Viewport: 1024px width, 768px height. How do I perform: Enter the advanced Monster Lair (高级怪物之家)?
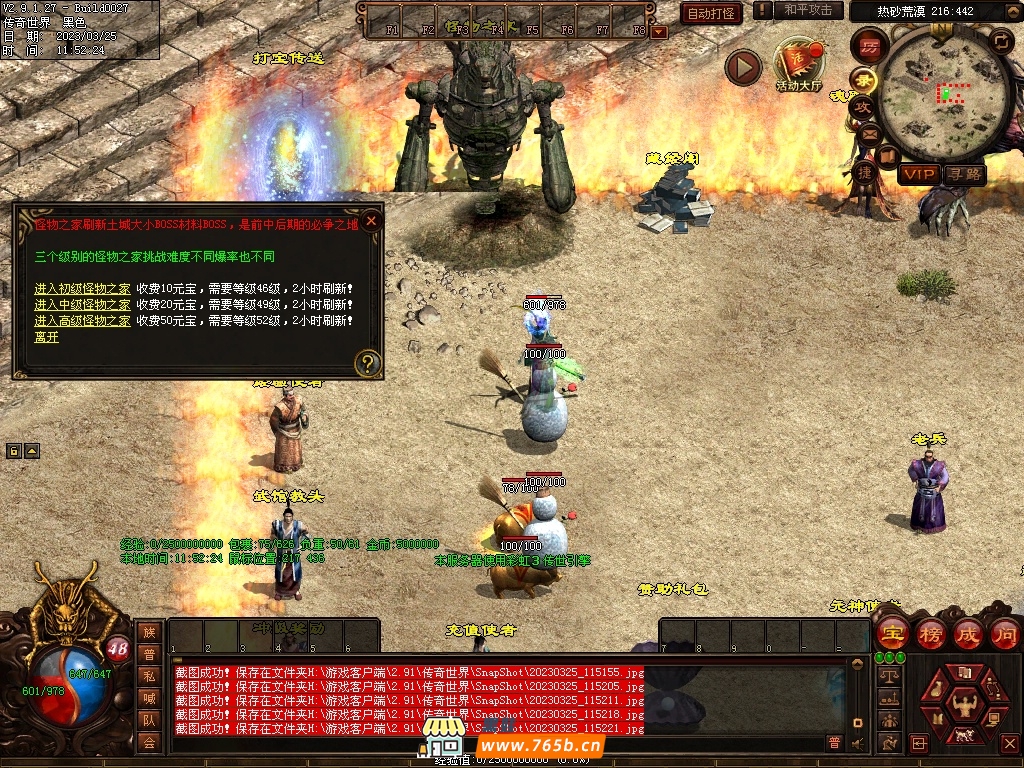(x=82, y=320)
